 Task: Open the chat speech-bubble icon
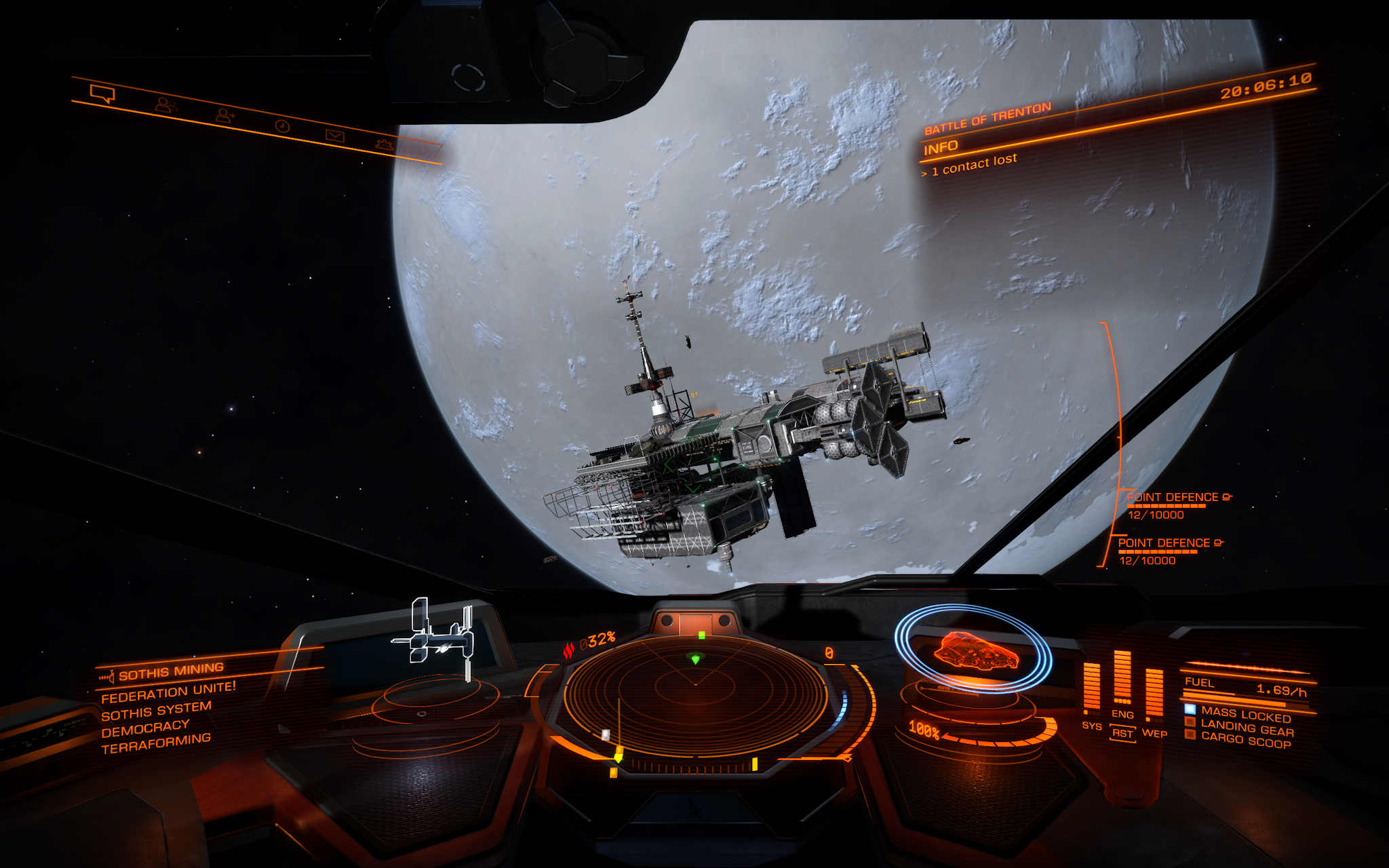102,94
